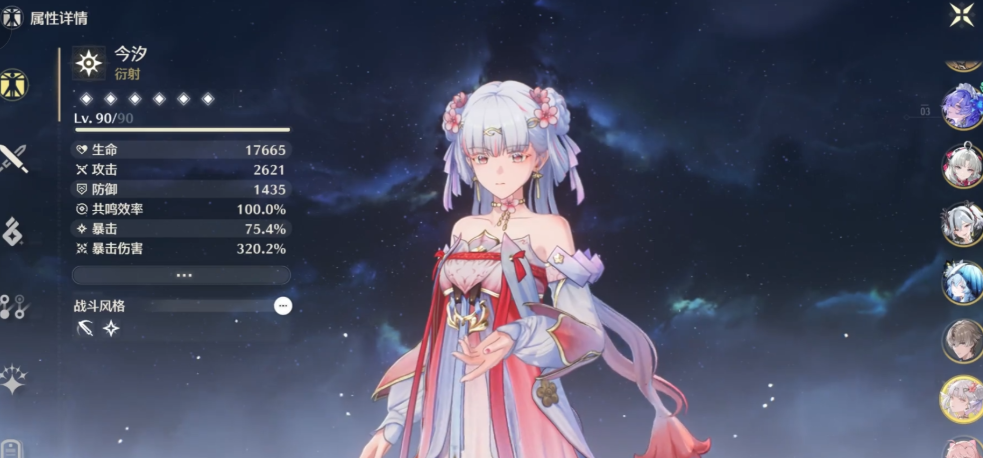This screenshot has height=458, width=983.
Task: Open combat style details round button
Action: [x=283, y=306]
